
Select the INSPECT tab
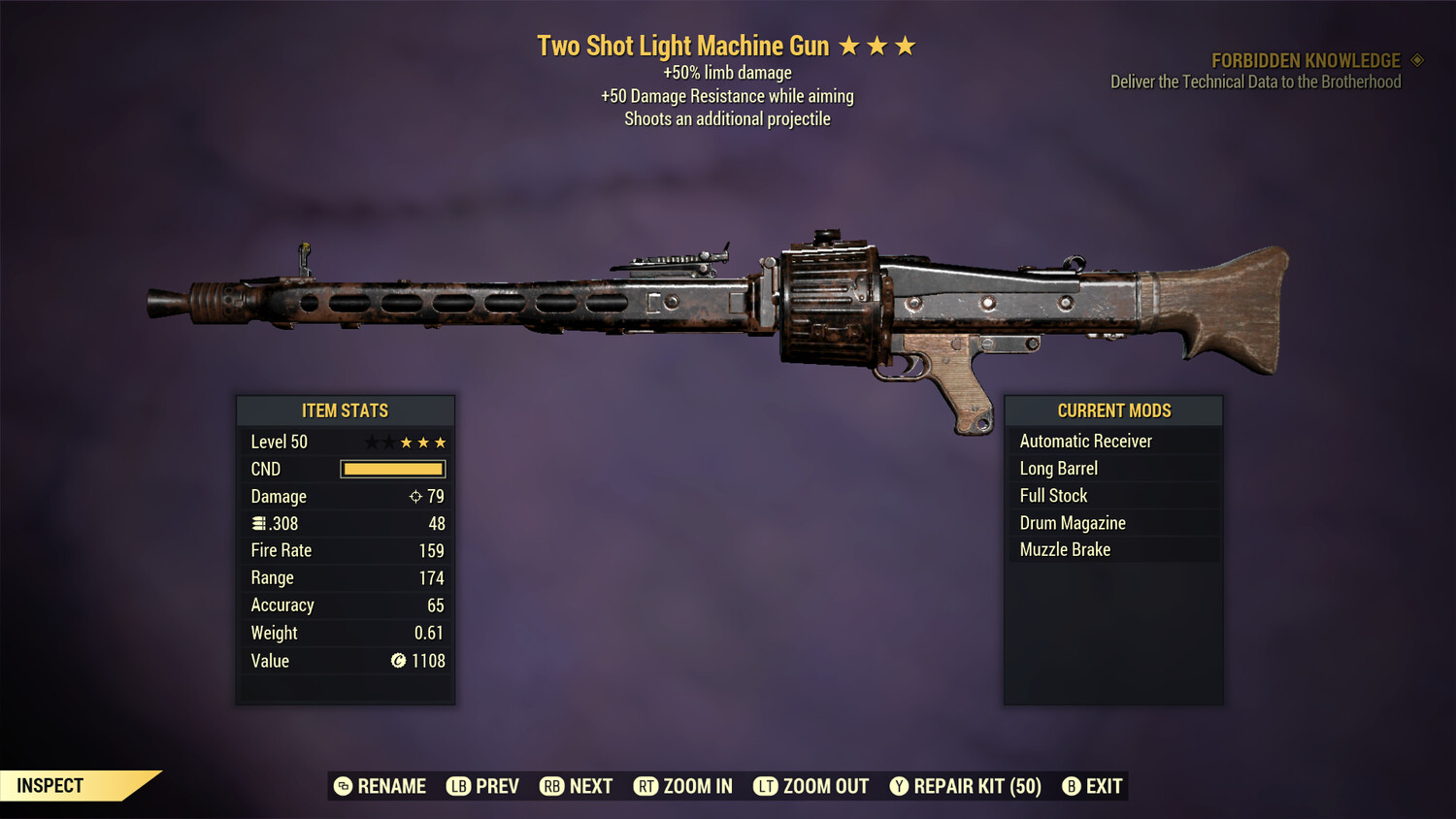(x=50, y=785)
